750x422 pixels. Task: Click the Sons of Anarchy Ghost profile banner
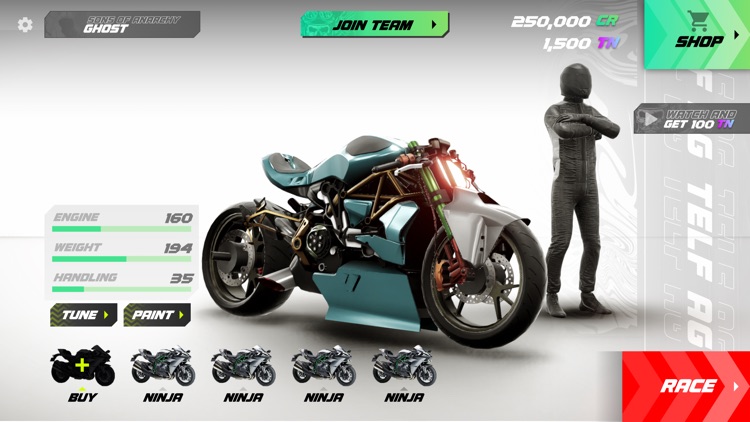pyautogui.click(x=122, y=25)
